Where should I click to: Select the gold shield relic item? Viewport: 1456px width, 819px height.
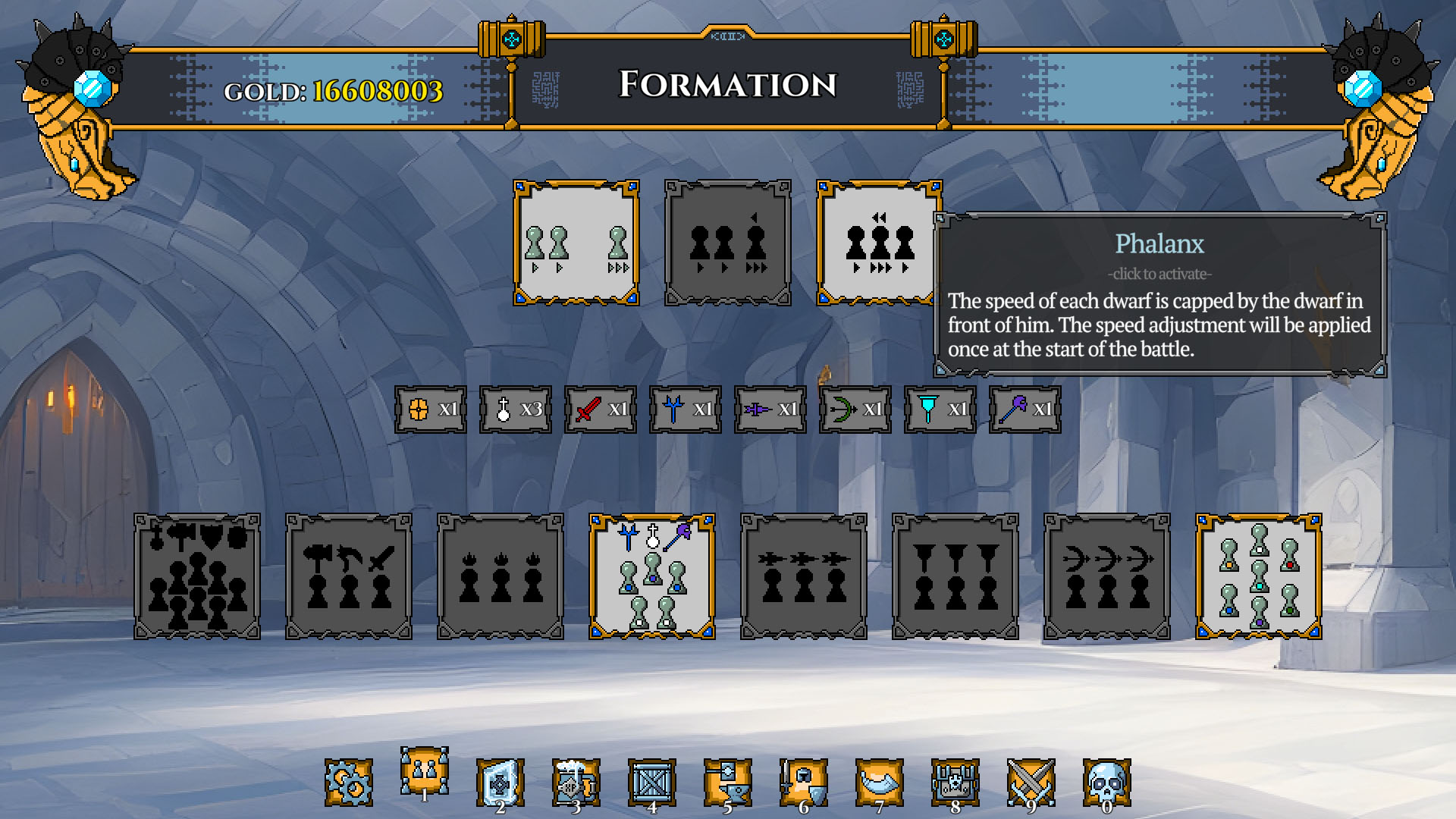click(430, 409)
